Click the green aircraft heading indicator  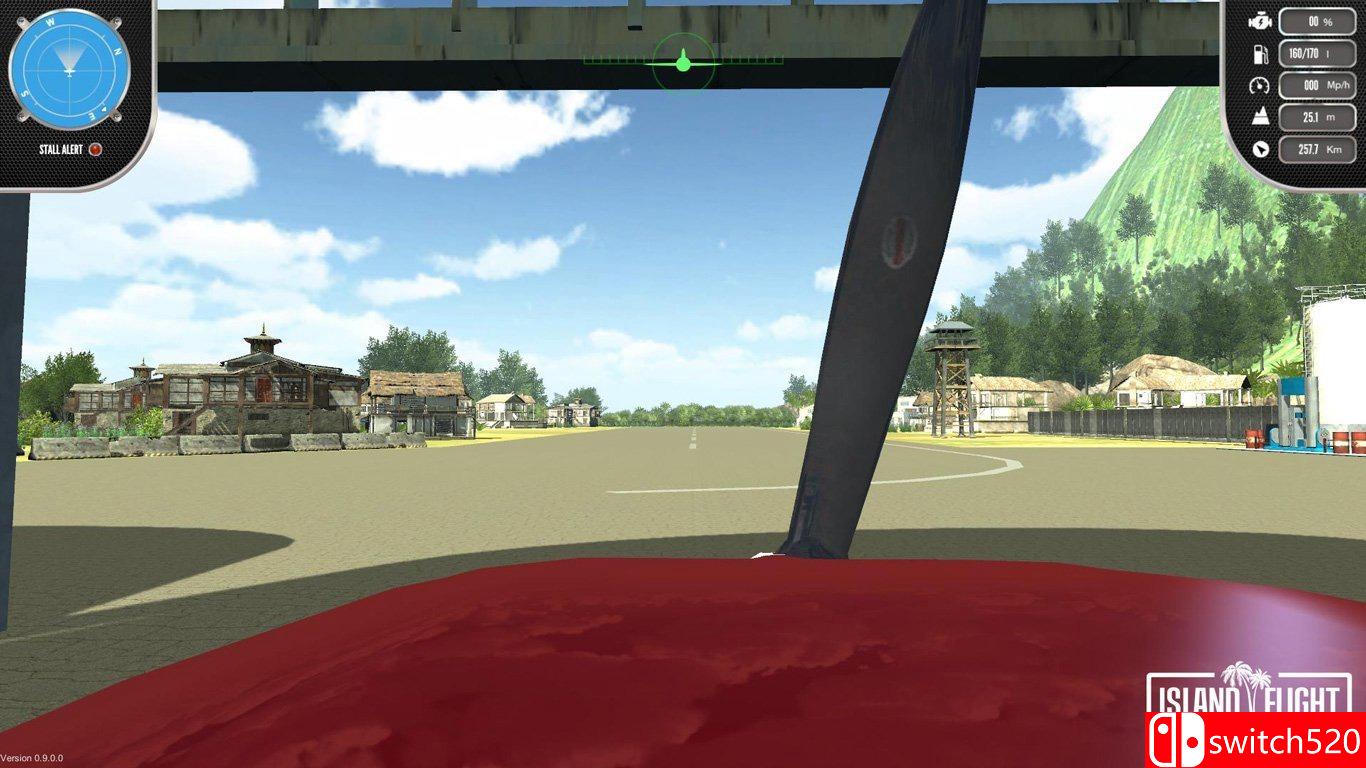[x=684, y=62]
